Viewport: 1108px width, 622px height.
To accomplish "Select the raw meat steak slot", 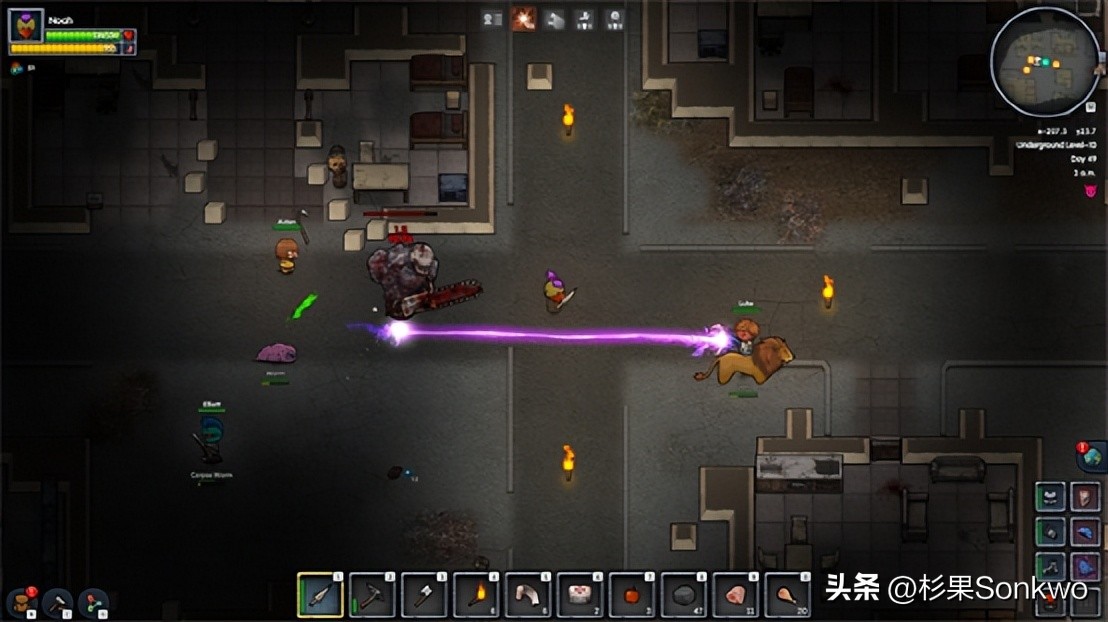I will pyautogui.click(x=737, y=595).
